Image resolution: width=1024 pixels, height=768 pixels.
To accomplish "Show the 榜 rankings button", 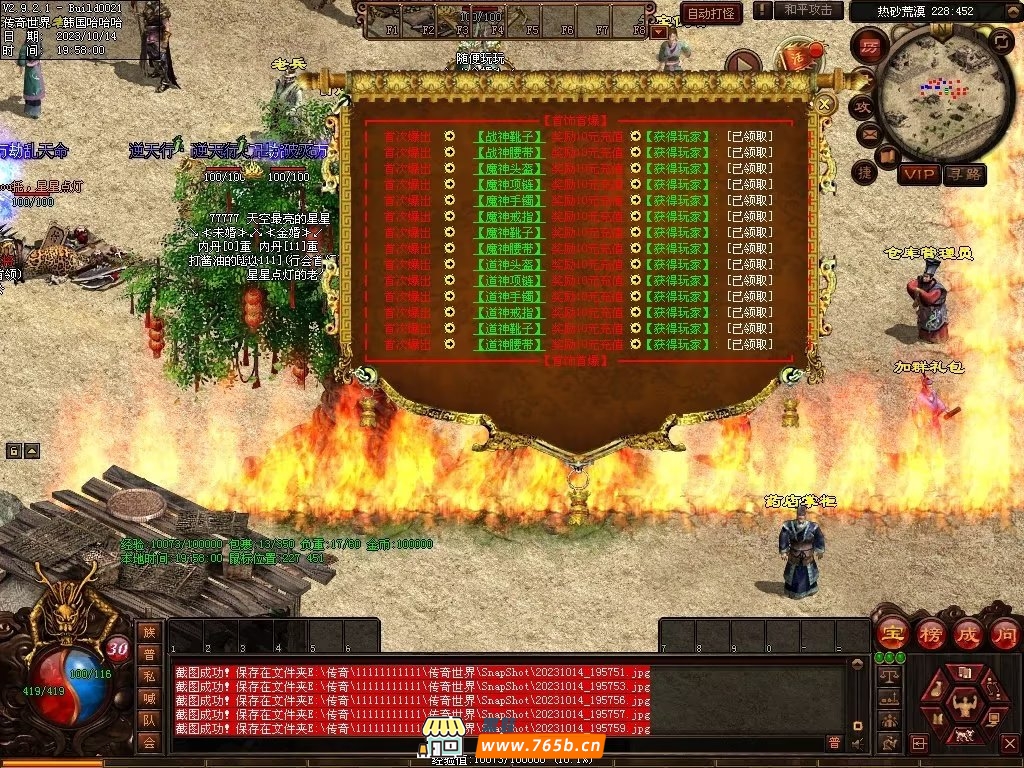I will tap(930, 633).
